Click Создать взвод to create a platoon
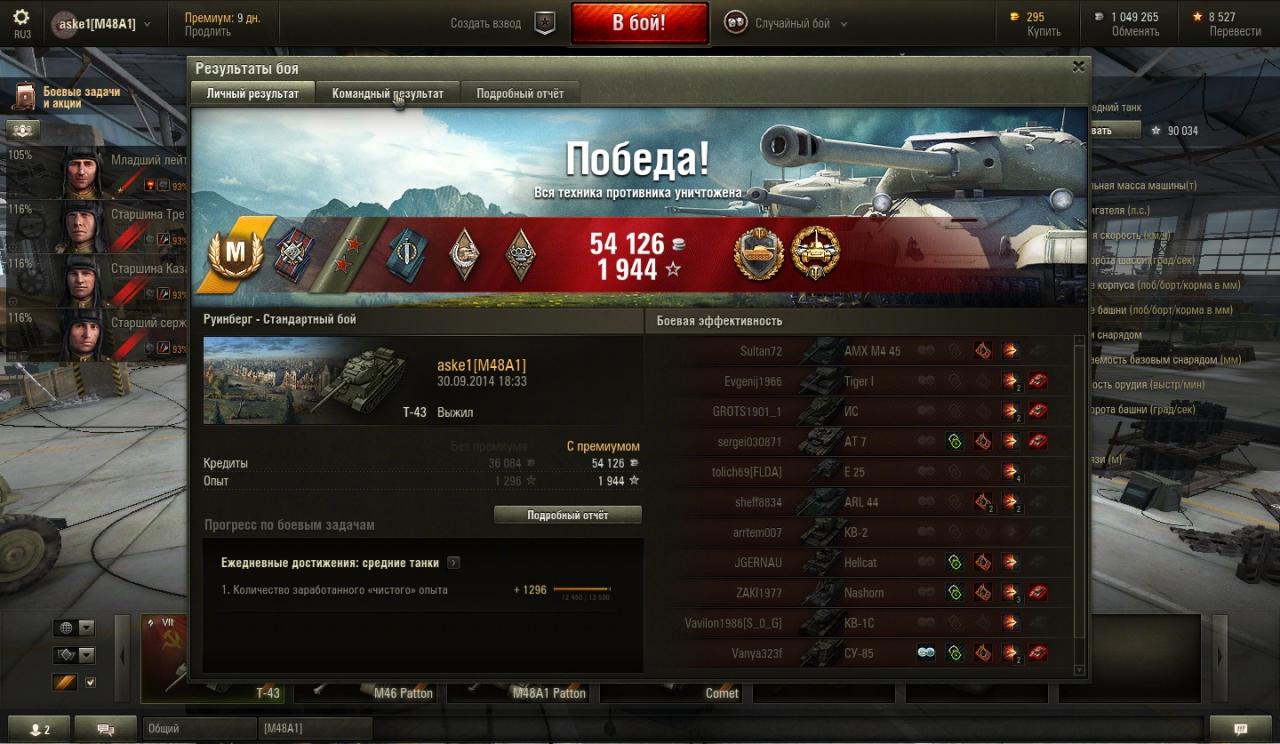Viewport: 1280px width, 744px height. click(486, 23)
